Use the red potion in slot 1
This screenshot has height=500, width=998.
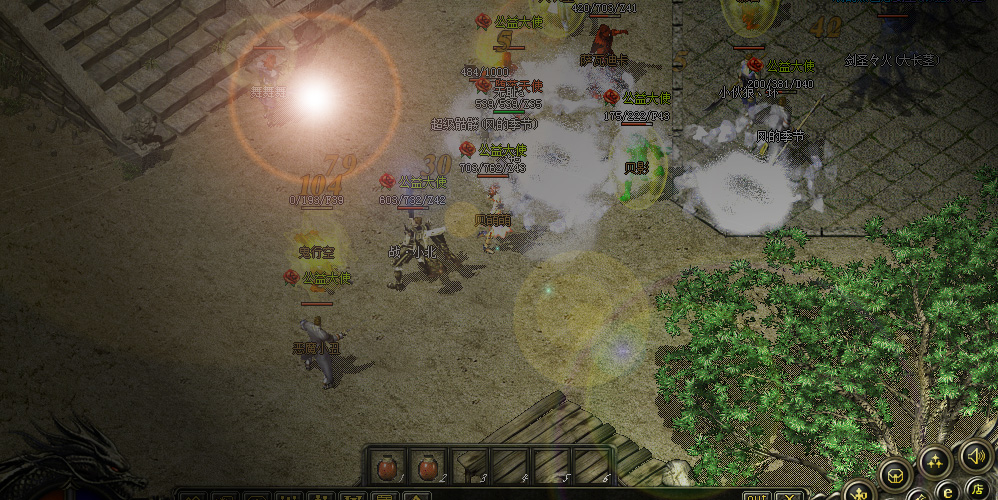click(x=387, y=466)
